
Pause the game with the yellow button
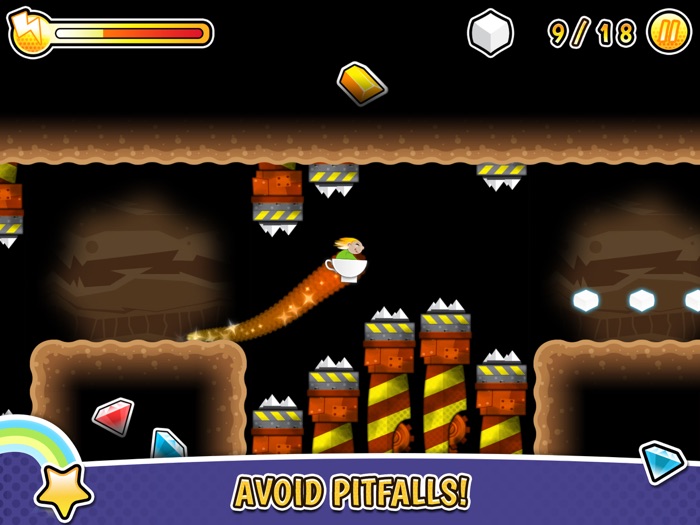coord(668,32)
